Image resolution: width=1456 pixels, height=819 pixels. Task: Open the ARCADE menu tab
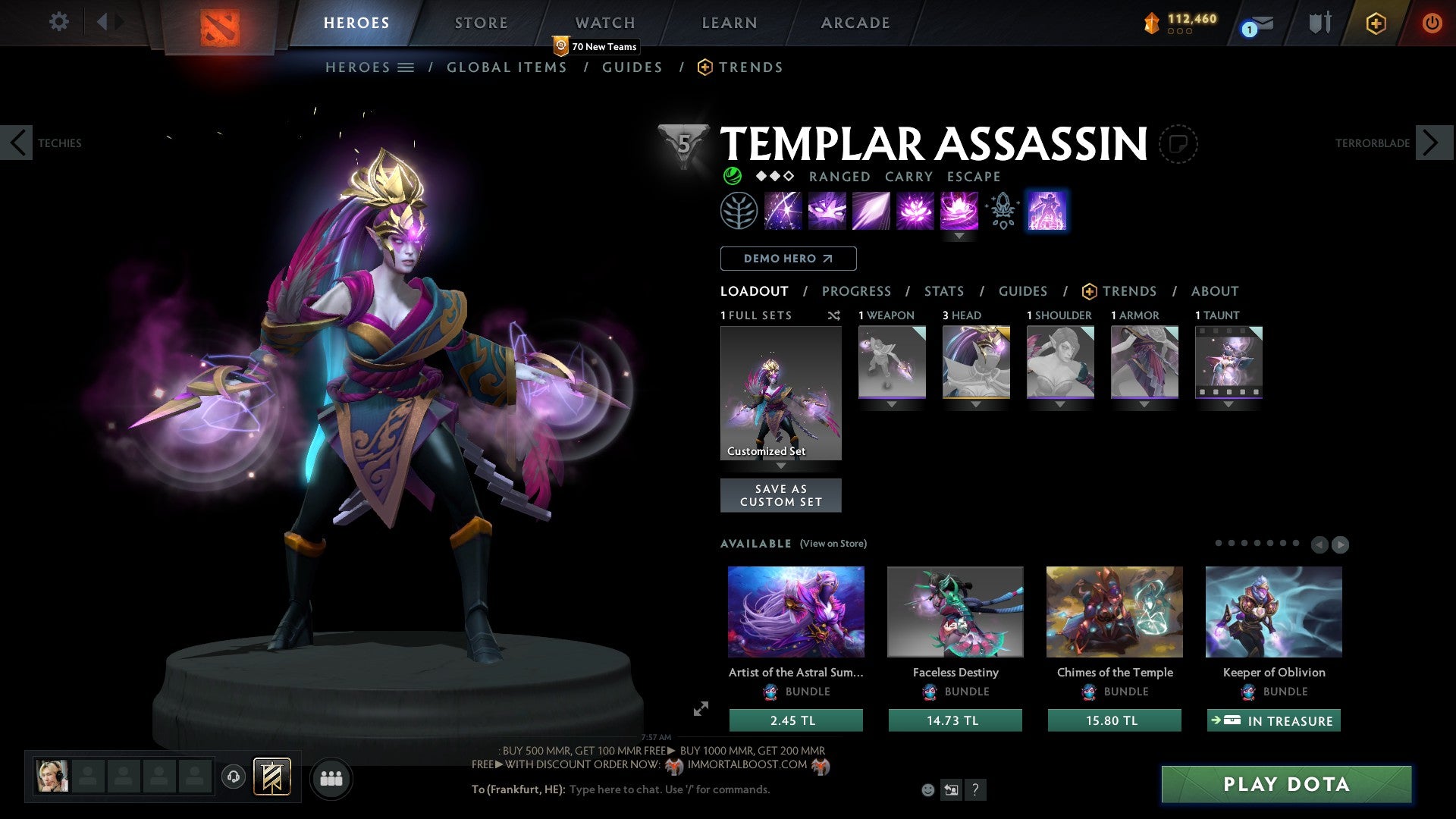coord(854,23)
